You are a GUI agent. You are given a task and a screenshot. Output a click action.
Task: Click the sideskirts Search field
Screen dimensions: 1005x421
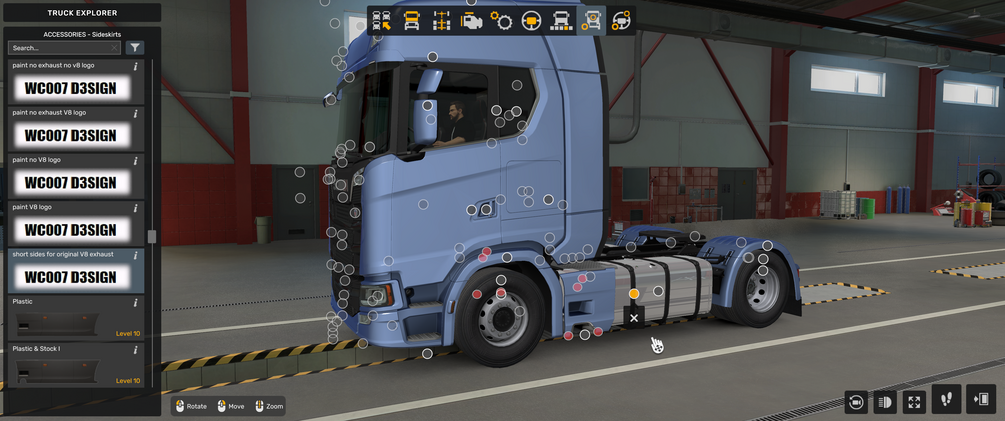[62, 47]
